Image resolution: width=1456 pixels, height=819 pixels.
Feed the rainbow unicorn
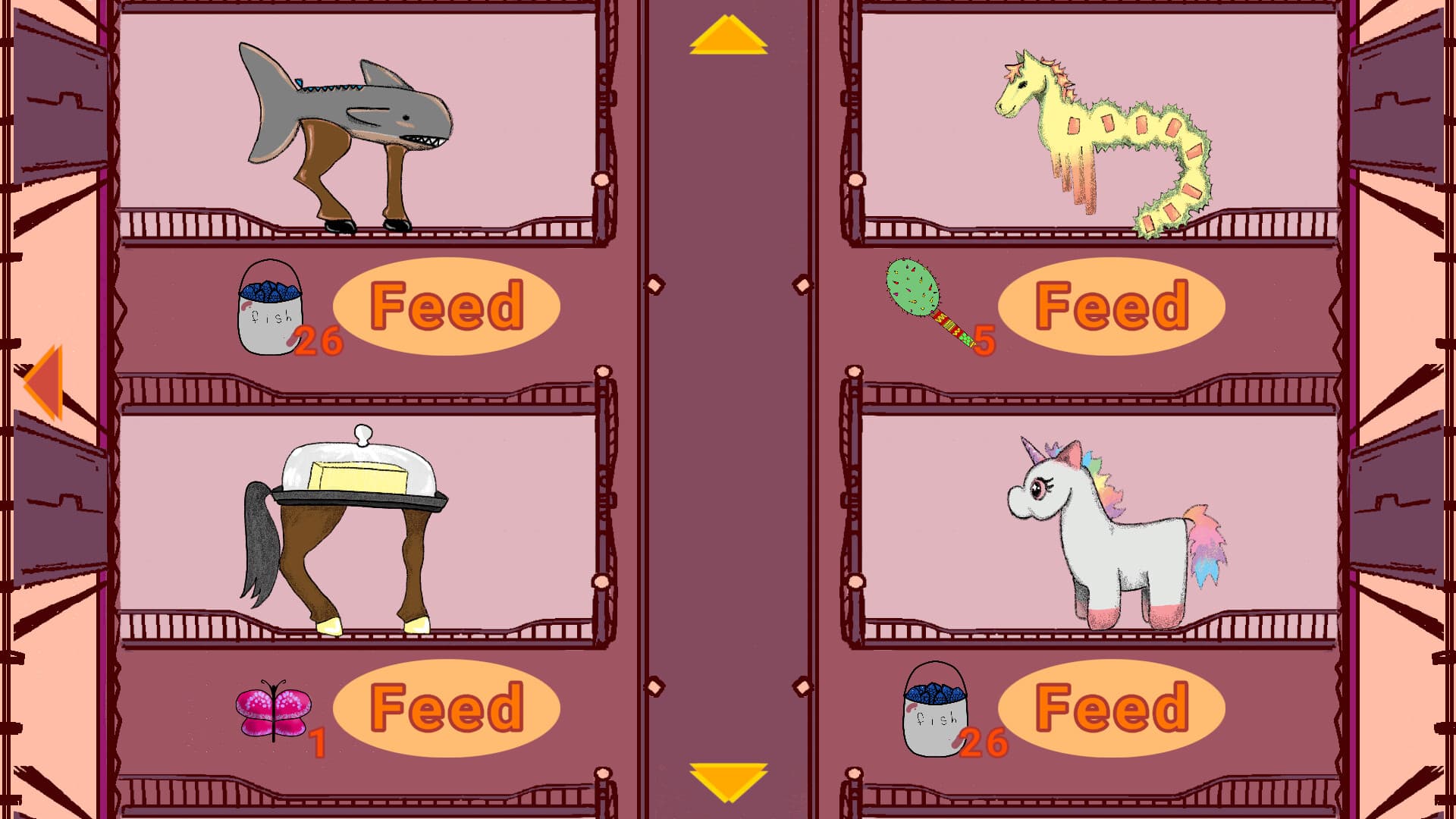(x=1112, y=708)
